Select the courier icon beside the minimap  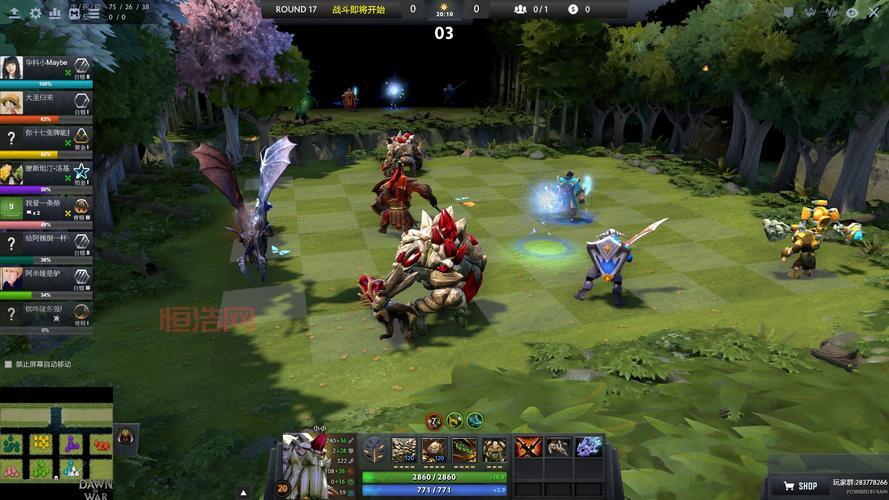[127, 436]
